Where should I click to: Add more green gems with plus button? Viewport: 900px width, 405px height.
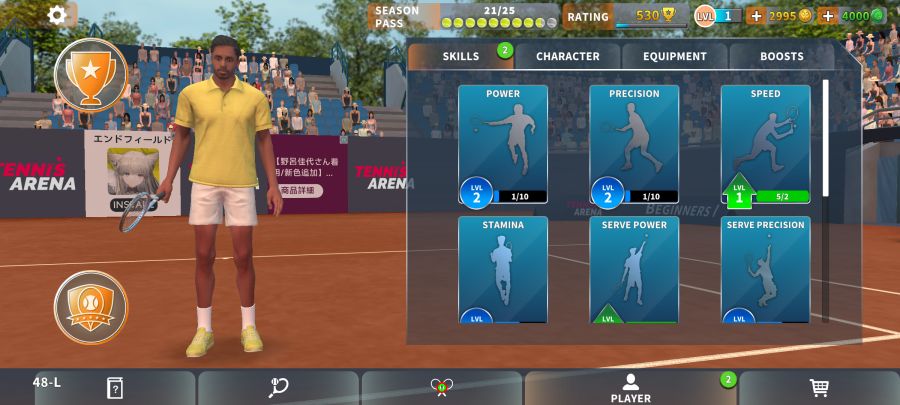(x=828, y=16)
